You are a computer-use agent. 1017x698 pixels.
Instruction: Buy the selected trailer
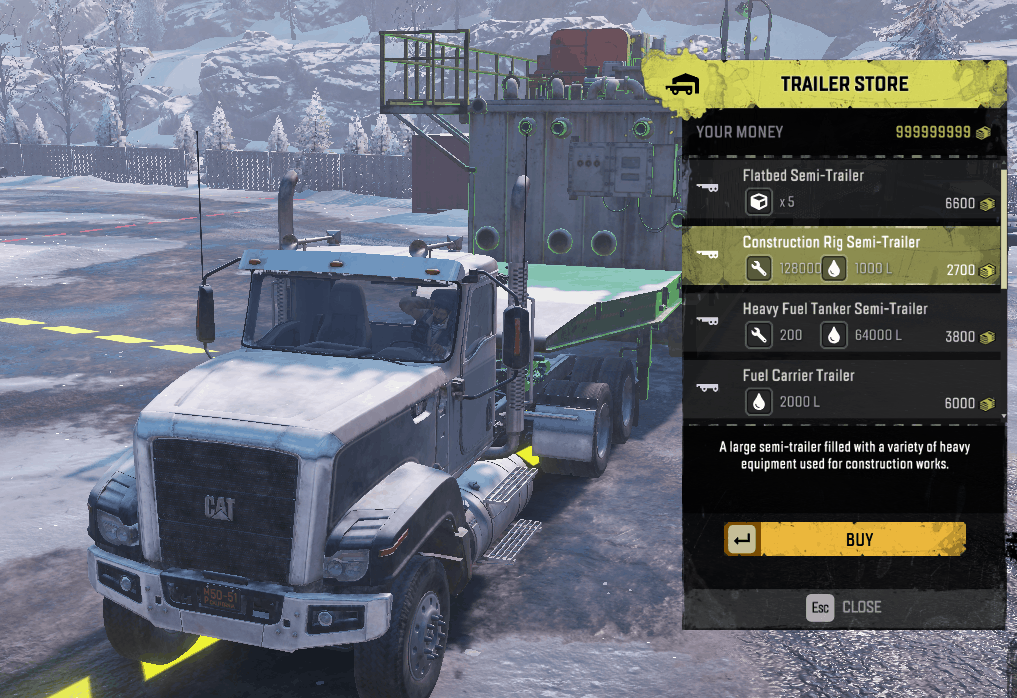coord(845,539)
